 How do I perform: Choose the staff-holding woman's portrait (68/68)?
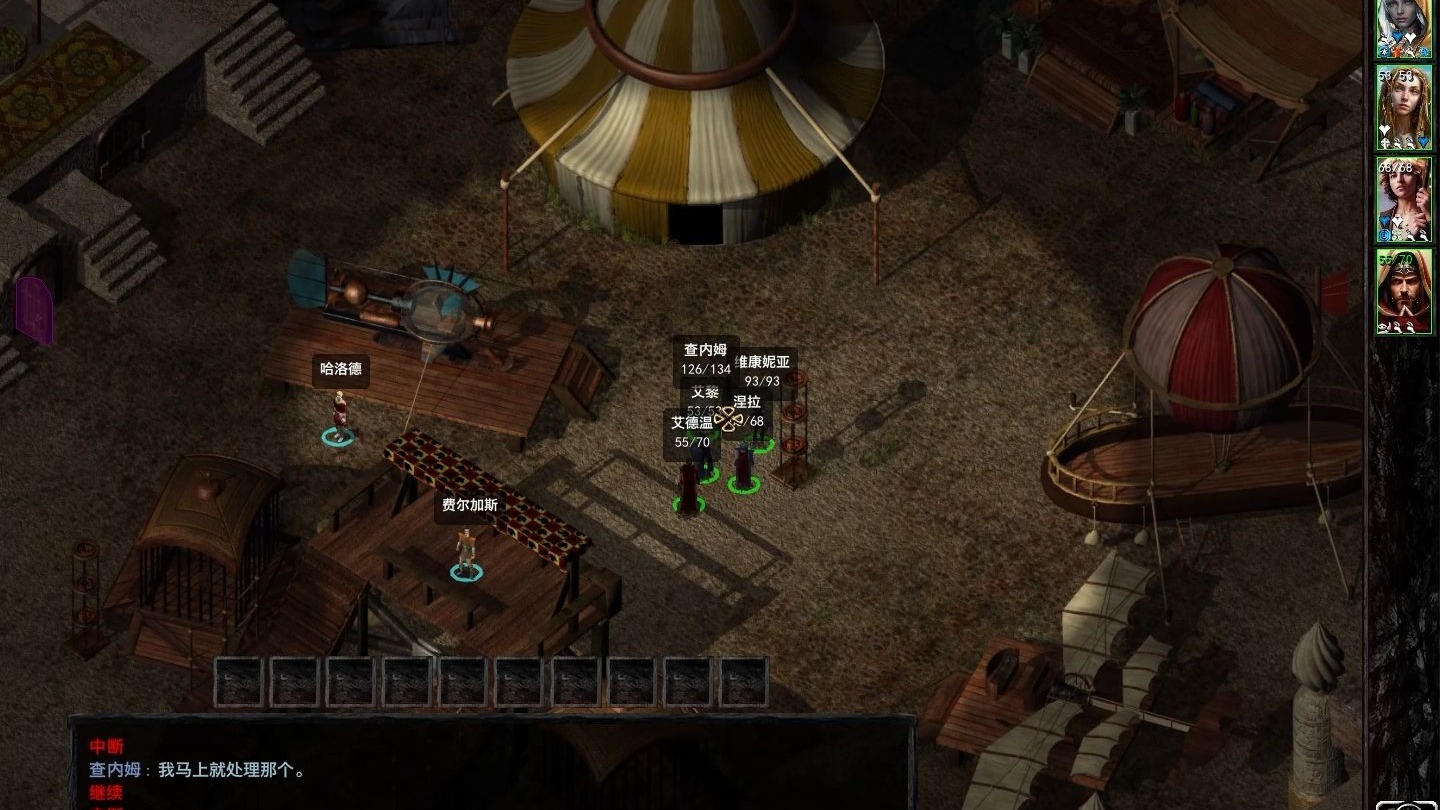pos(1404,199)
